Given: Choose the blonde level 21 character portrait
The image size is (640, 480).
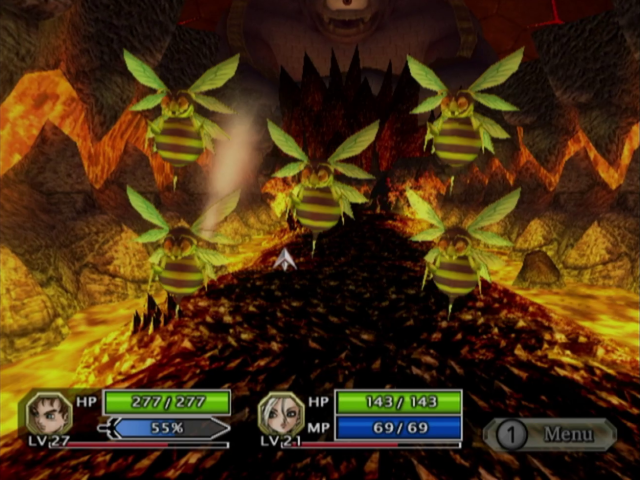Looking at the screenshot, I should pyautogui.click(x=281, y=413).
